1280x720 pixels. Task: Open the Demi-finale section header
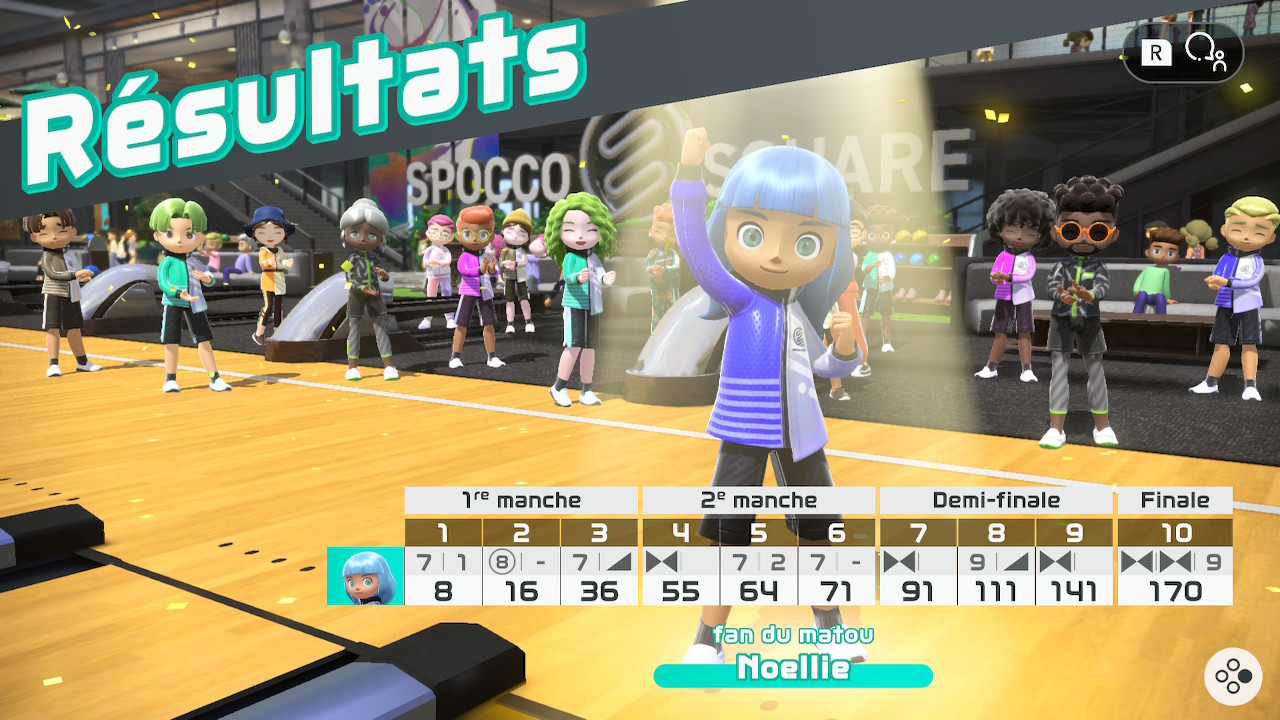pyautogui.click(x=996, y=500)
